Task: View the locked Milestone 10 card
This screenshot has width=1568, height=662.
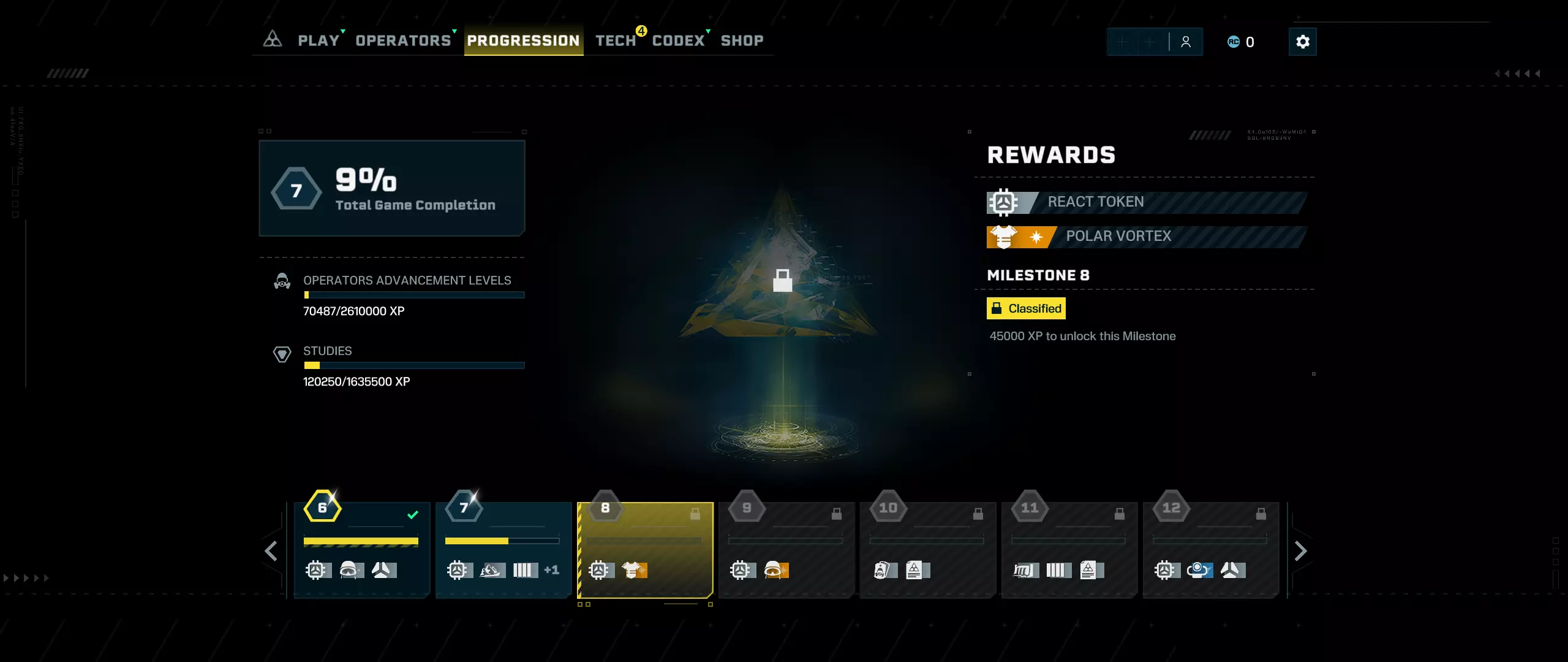Action: click(928, 550)
